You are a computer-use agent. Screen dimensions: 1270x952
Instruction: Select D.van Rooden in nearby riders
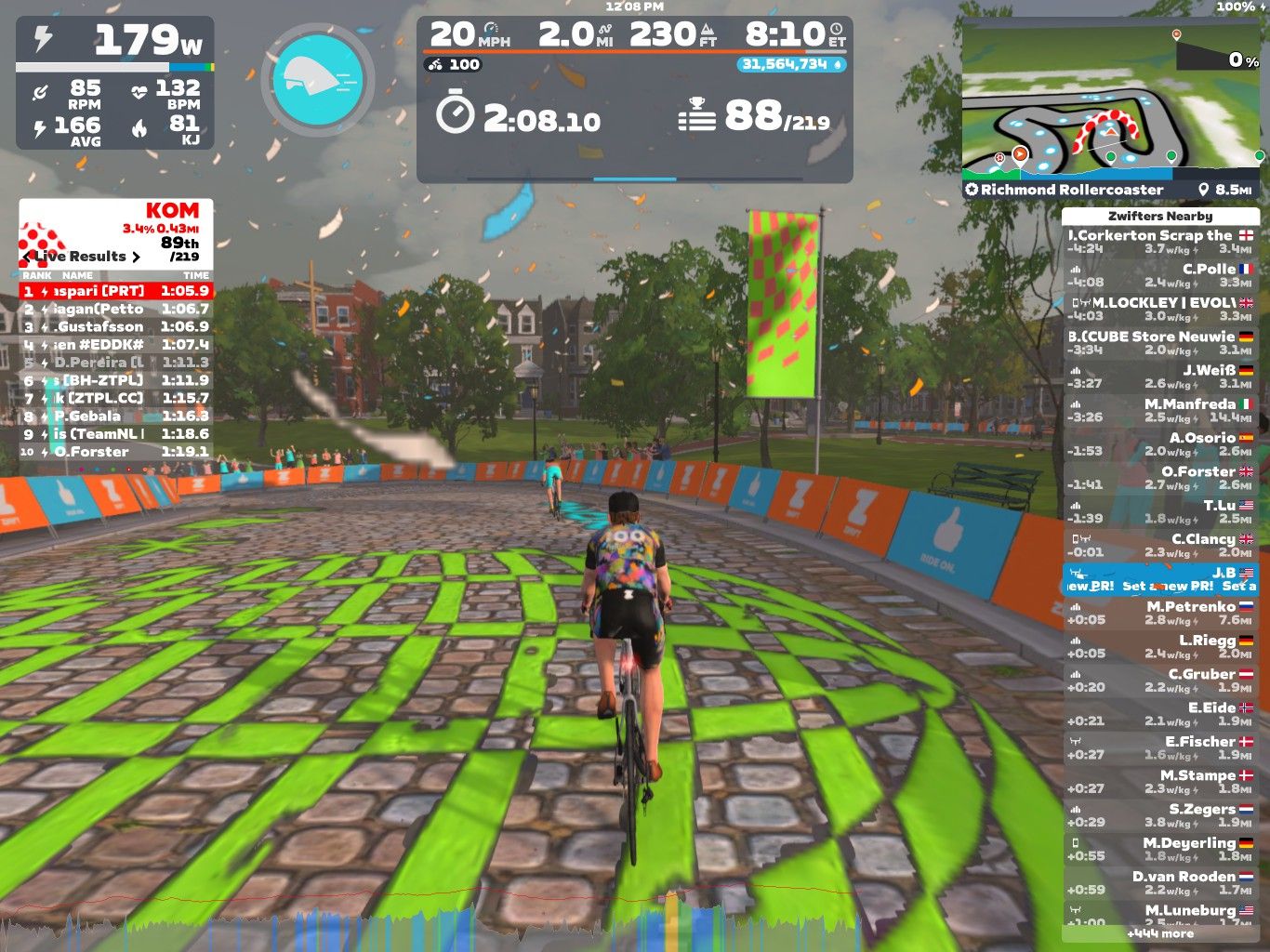1160,882
